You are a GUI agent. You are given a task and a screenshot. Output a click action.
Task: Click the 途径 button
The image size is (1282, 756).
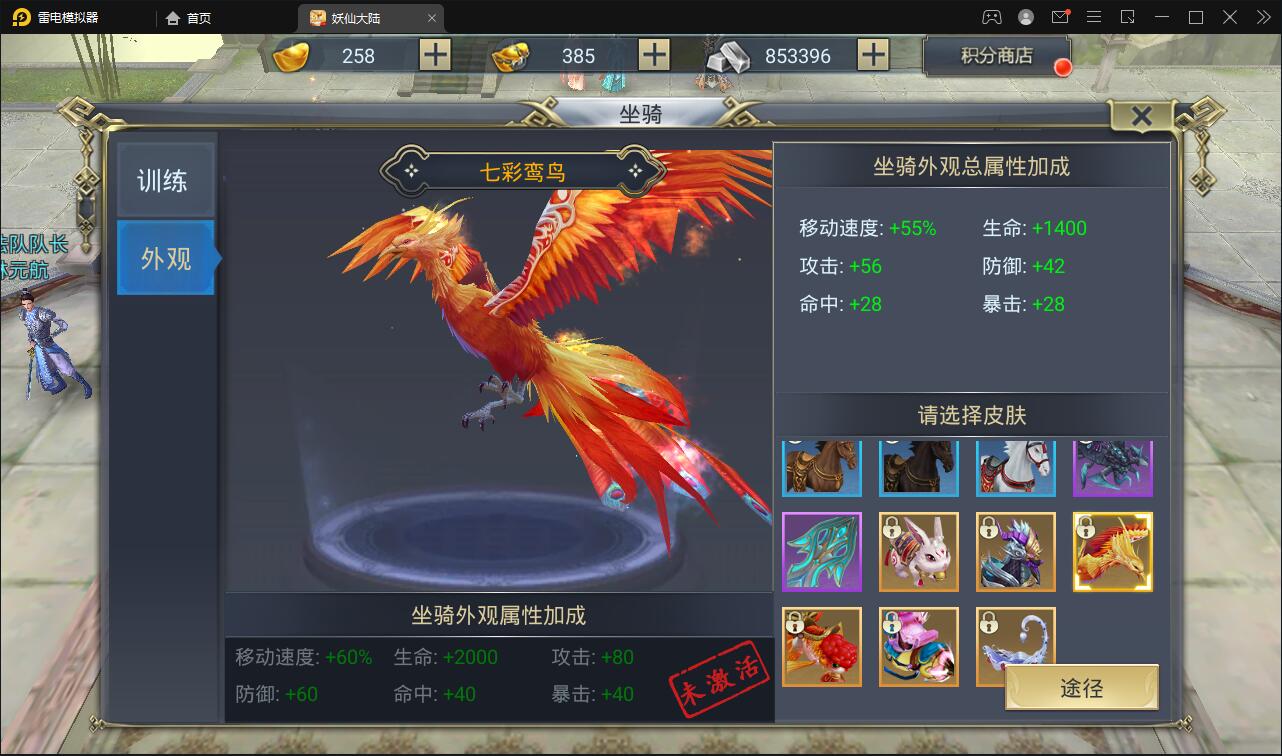(1082, 687)
